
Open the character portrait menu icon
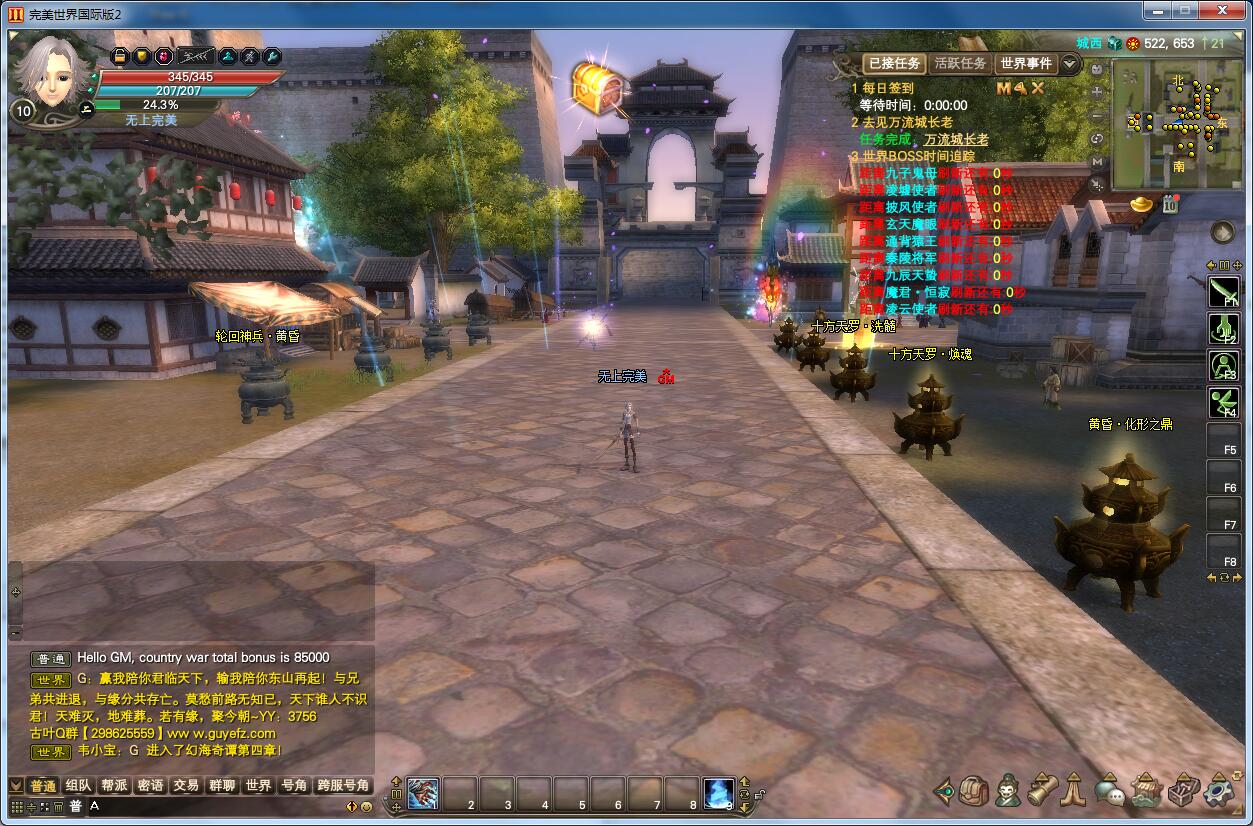coord(1007,791)
